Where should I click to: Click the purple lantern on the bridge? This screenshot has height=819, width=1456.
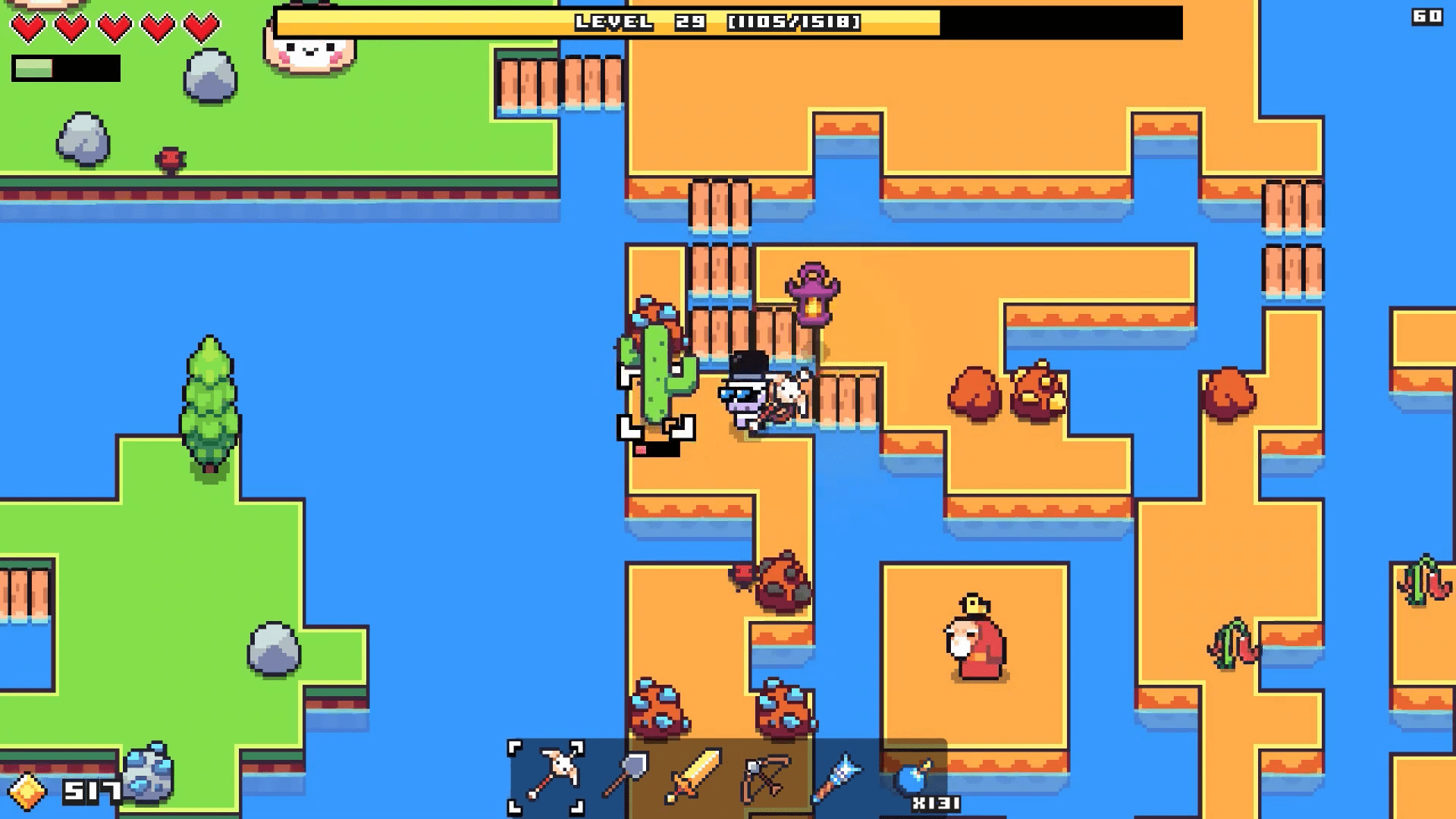click(x=811, y=296)
